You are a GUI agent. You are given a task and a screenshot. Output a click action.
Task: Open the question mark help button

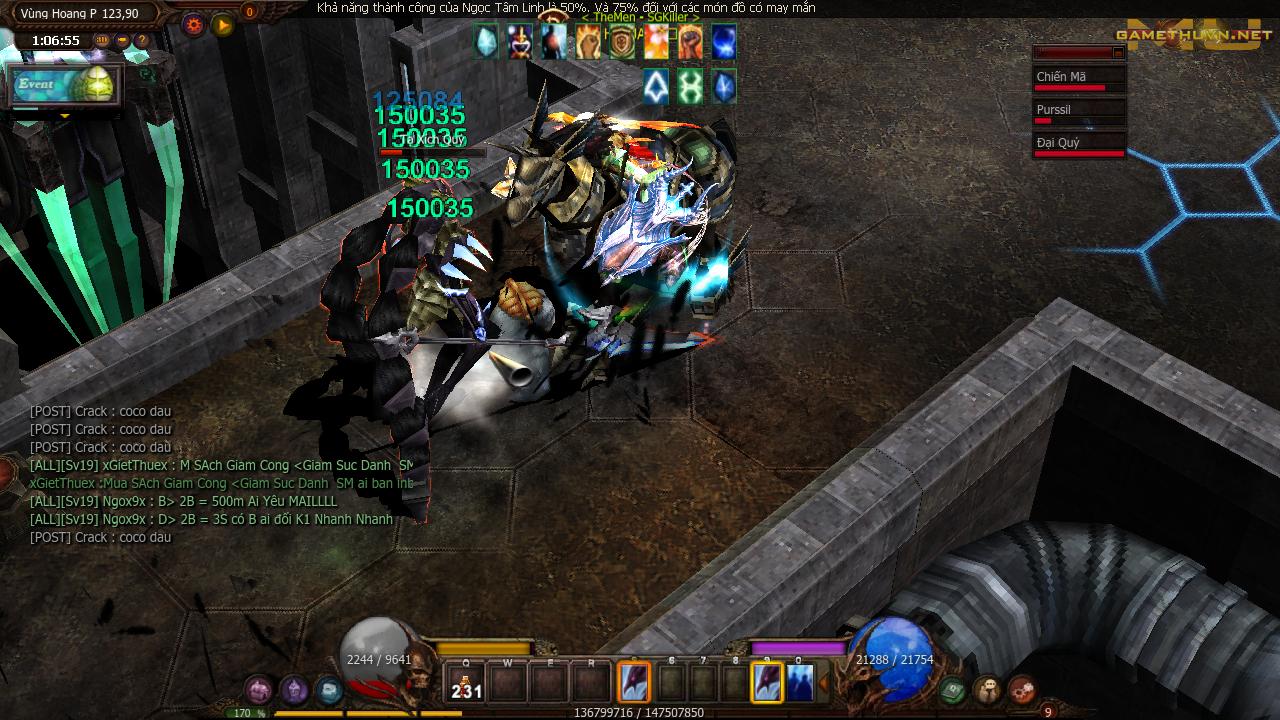[142, 40]
